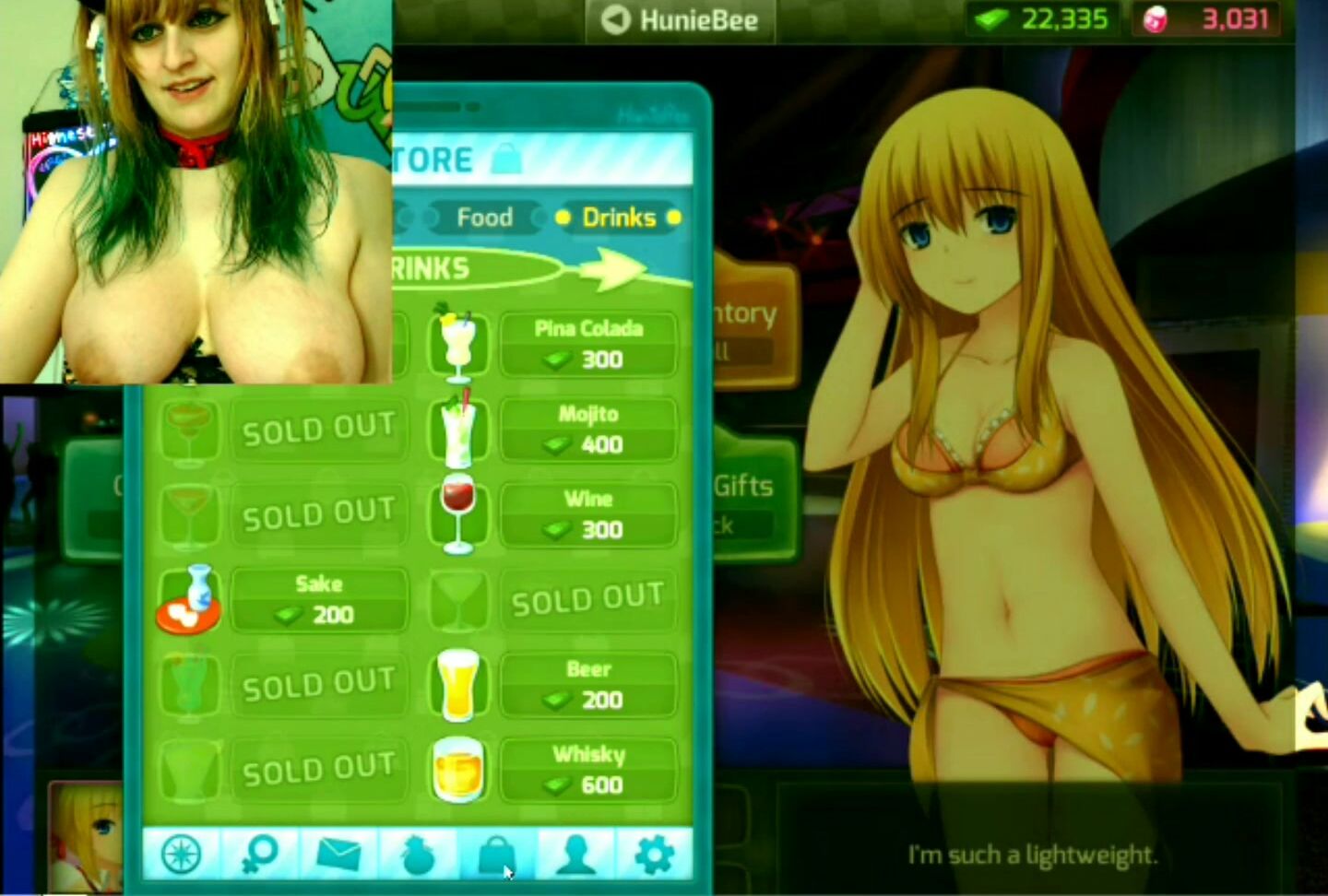Click the padlock icon beside the STORE title

point(506,156)
